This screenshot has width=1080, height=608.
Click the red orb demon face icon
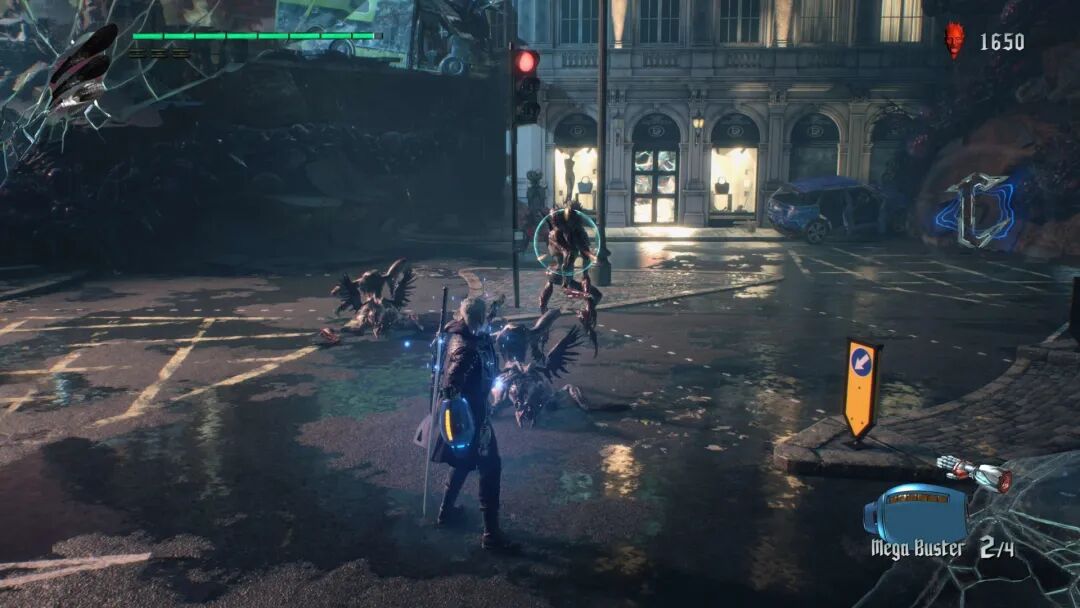click(x=955, y=40)
